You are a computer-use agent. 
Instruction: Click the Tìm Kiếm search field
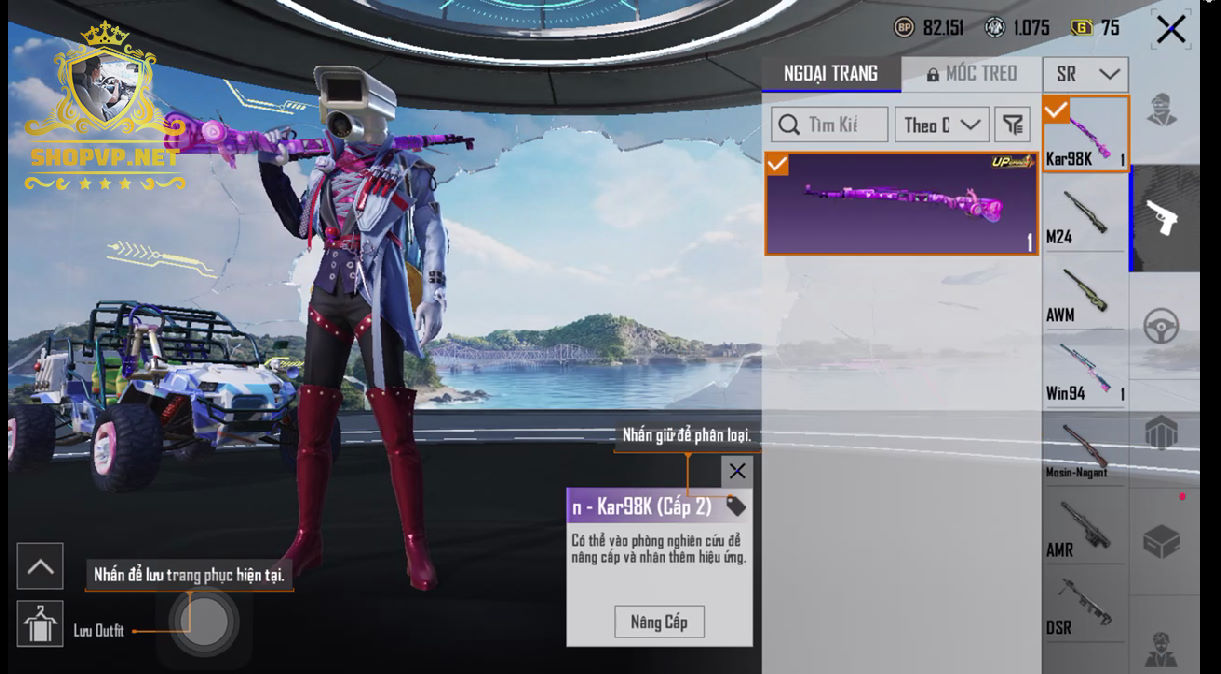(830, 125)
